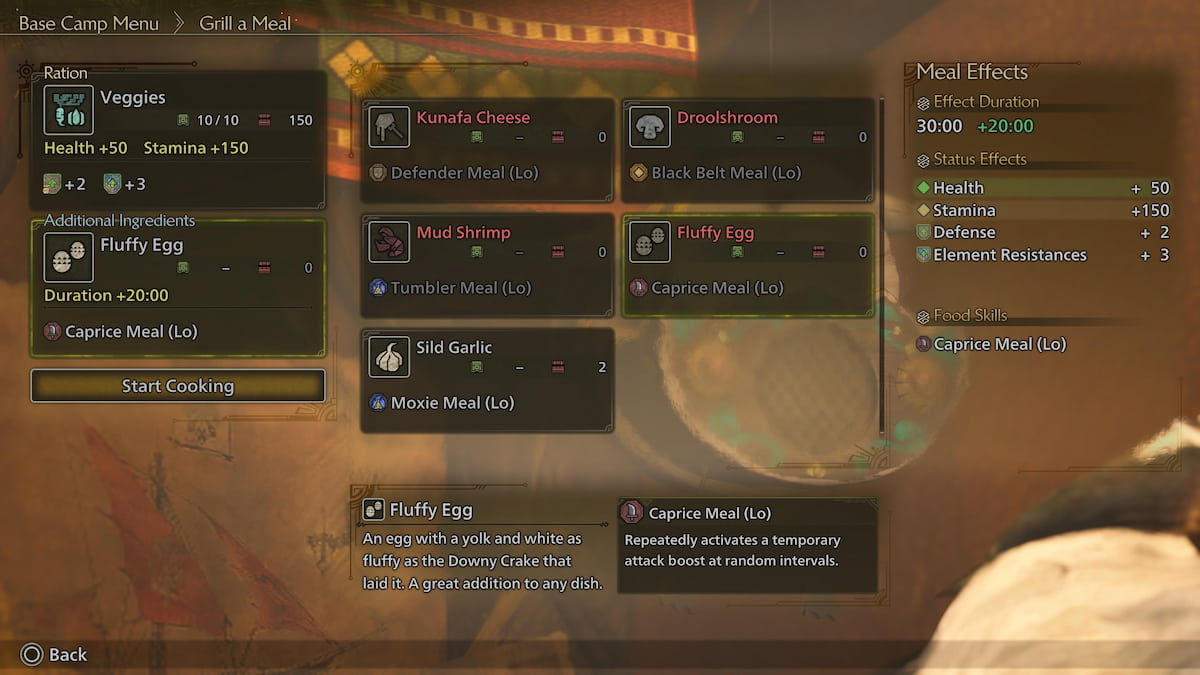Go back to Base Camp Menu breadcrumb
This screenshot has height=675, width=1200.
[88, 24]
